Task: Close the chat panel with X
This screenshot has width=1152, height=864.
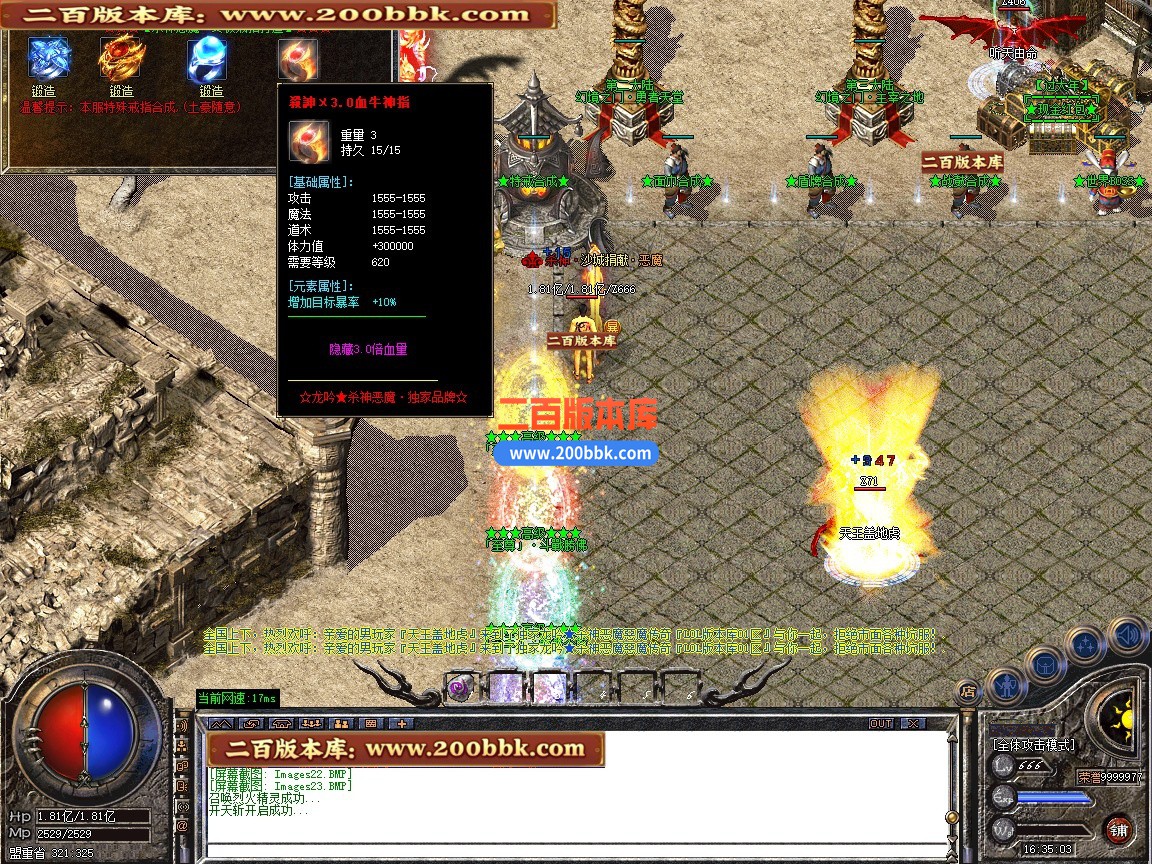Action: 912,723
